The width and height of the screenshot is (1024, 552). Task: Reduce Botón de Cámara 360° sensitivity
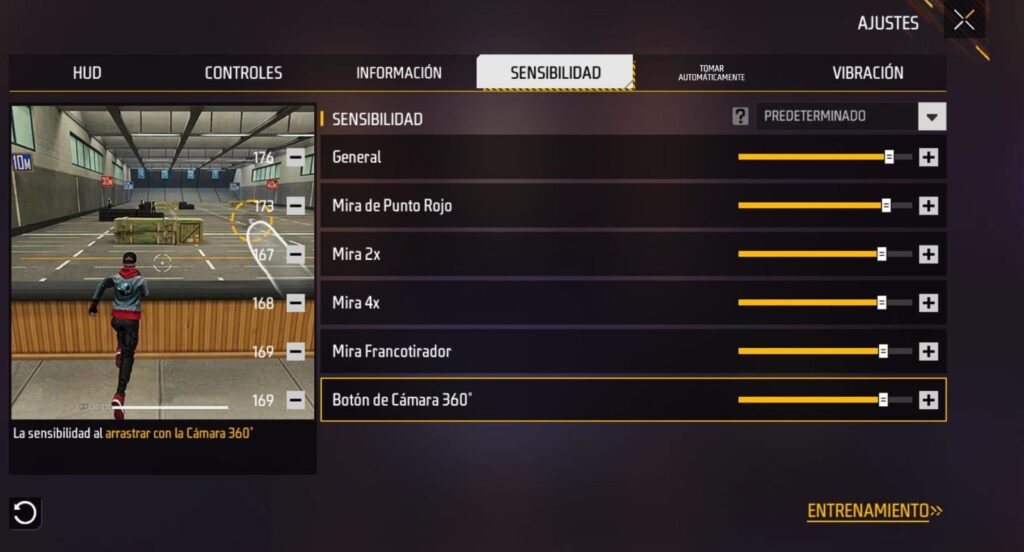pos(296,400)
